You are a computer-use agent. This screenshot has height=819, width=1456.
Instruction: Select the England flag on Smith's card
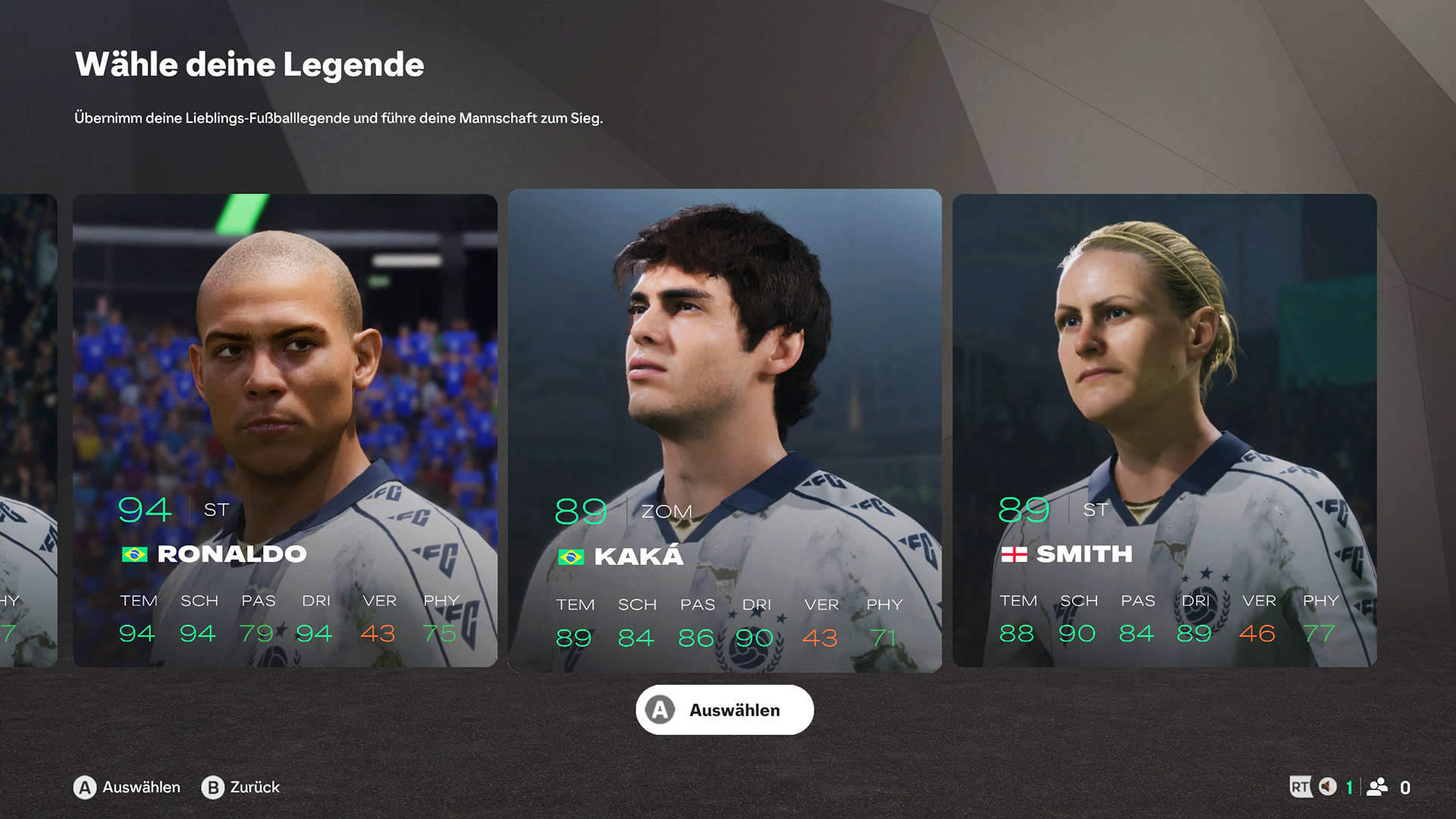tap(1015, 554)
